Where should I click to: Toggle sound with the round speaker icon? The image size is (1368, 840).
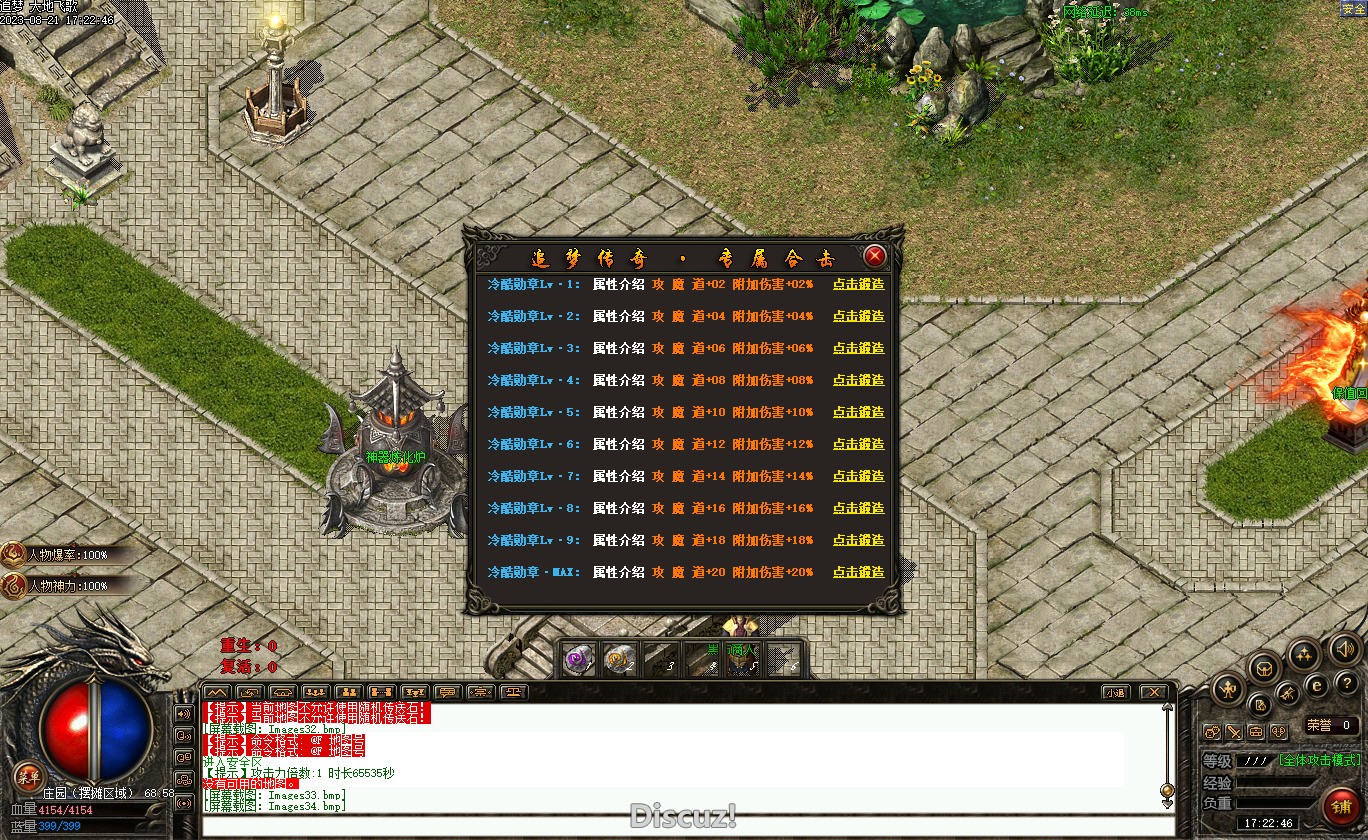1346,650
